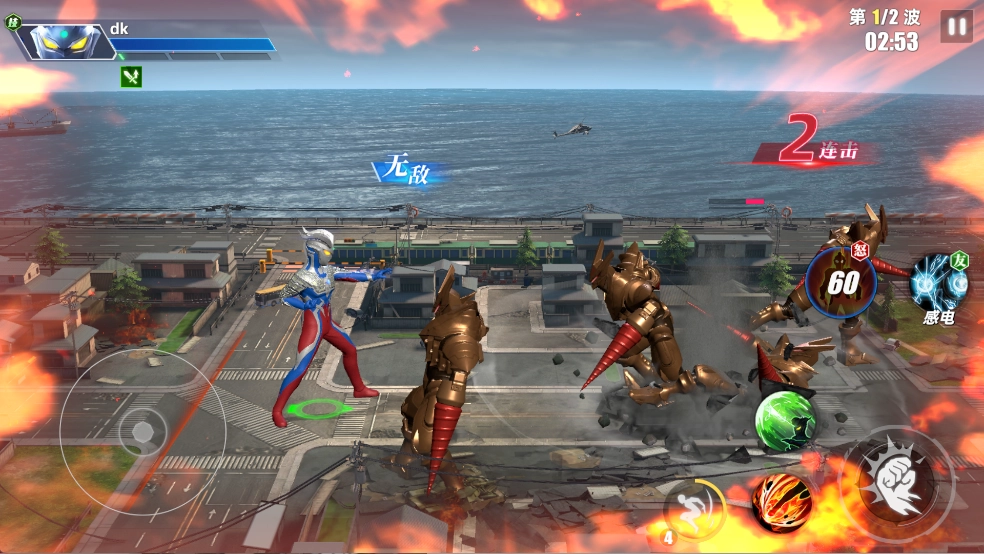The image size is (984, 554).
Task: Use the red fire slash skill
Action: [781, 502]
